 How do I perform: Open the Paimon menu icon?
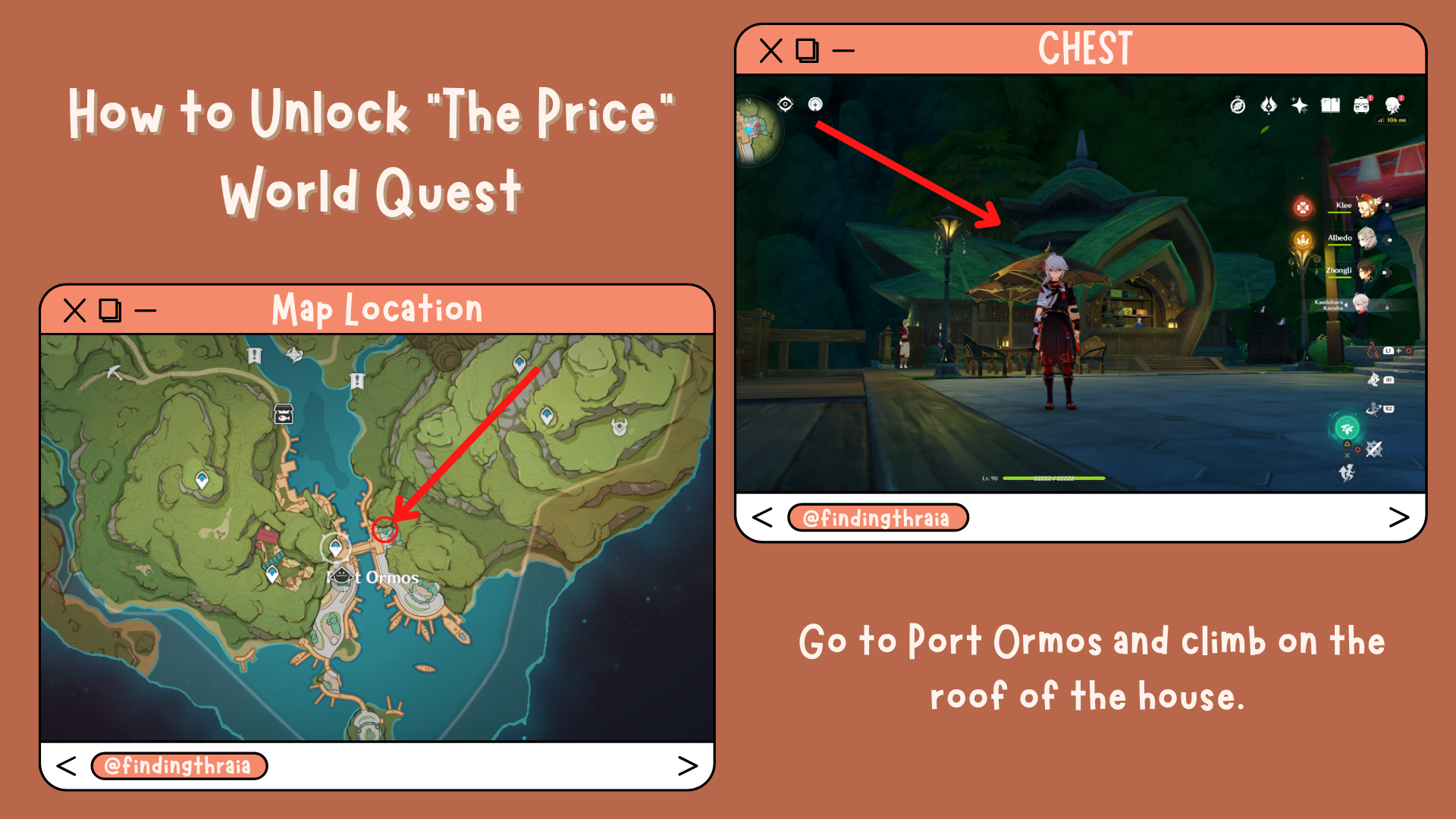pos(1393,105)
